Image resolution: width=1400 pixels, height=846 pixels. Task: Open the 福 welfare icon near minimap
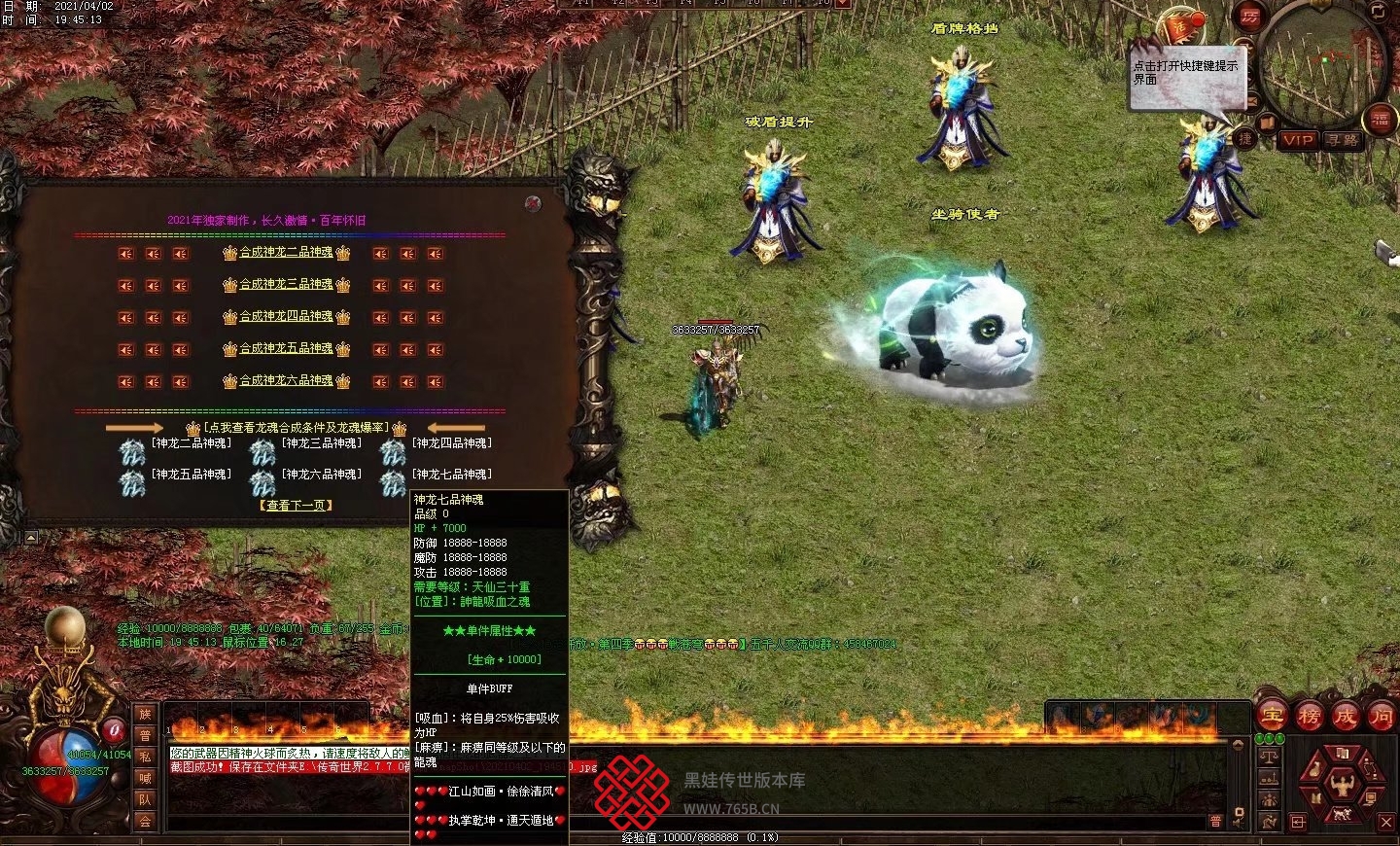[x=1380, y=120]
